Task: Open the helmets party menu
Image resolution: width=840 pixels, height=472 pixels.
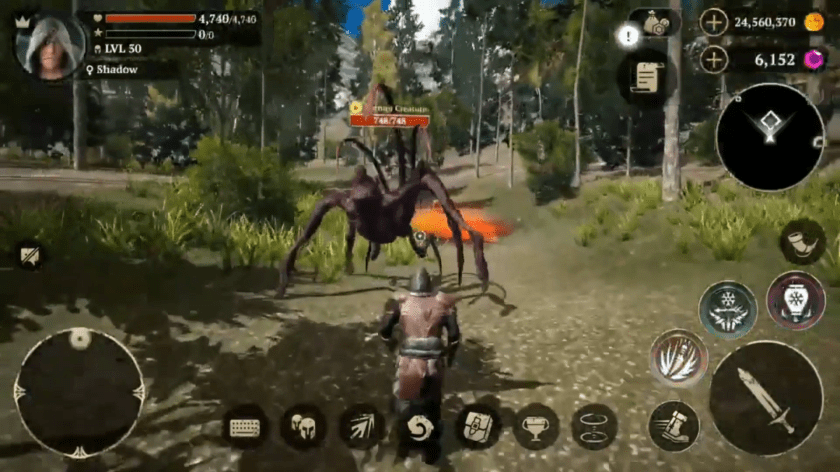Action: click(x=303, y=427)
